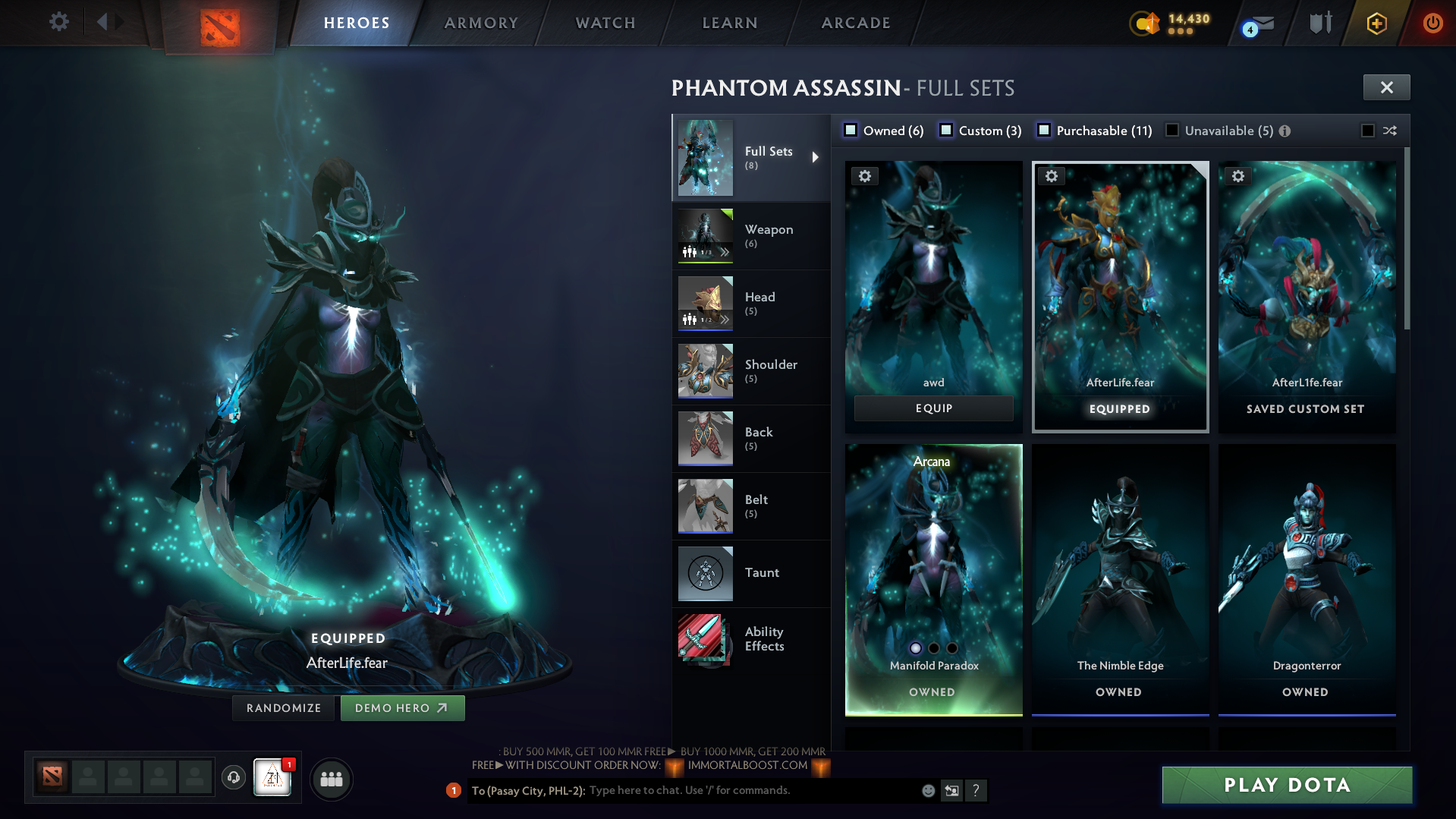The image size is (1456, 819).
Task: Expand the Full Sets category arrow
Action: [x=816, y=157]
